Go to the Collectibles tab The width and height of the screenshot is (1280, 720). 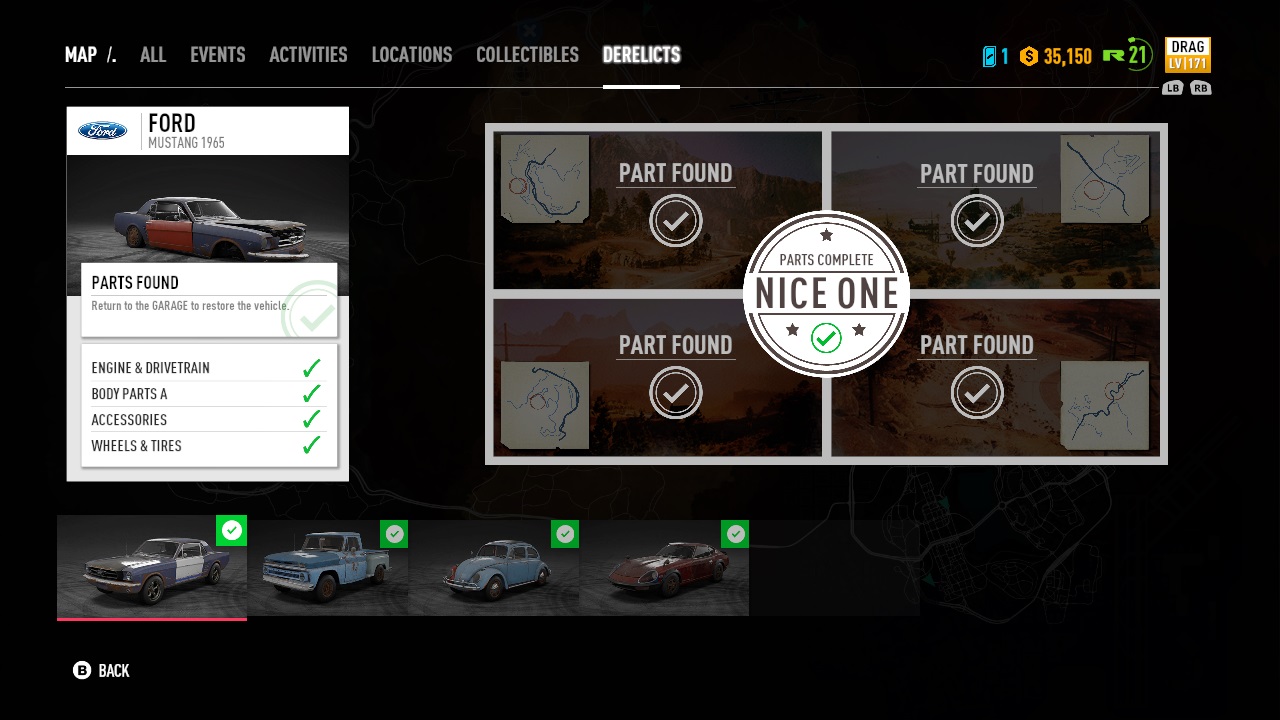527,55
